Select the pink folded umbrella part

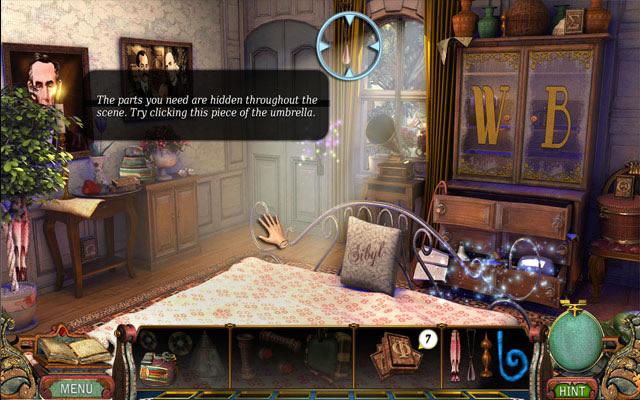click(455, 354)
